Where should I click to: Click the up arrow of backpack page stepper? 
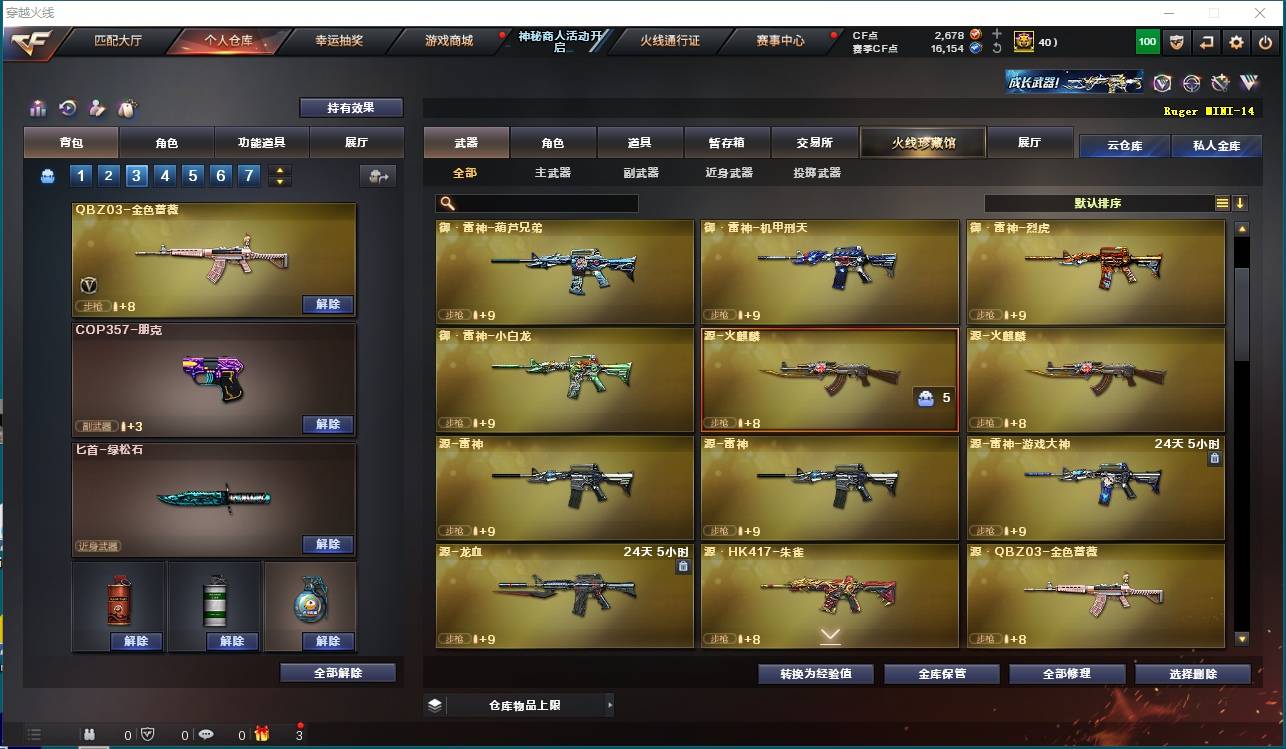coord(281,169)
